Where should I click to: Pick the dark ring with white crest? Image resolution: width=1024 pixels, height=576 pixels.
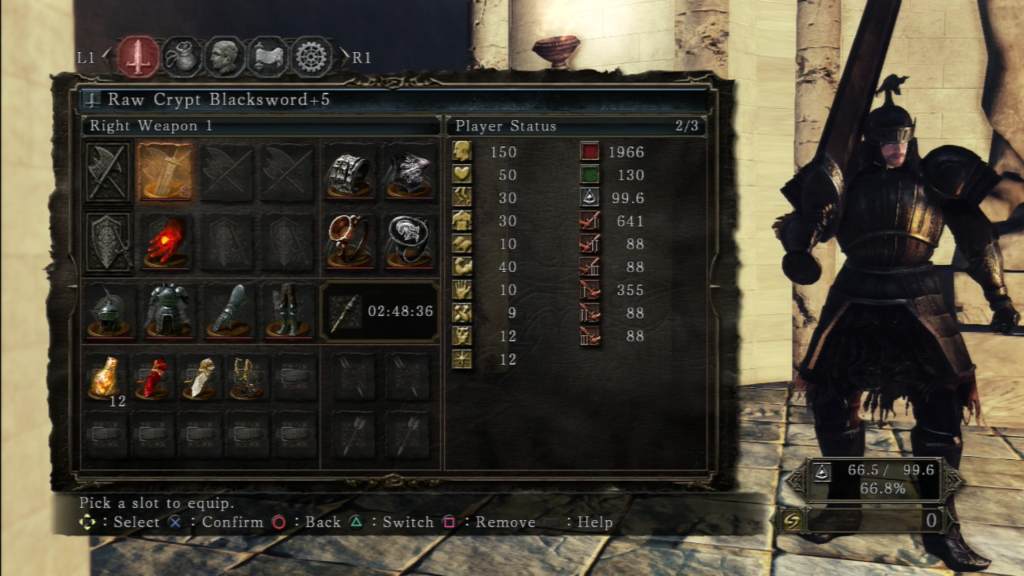click(409, 242)
